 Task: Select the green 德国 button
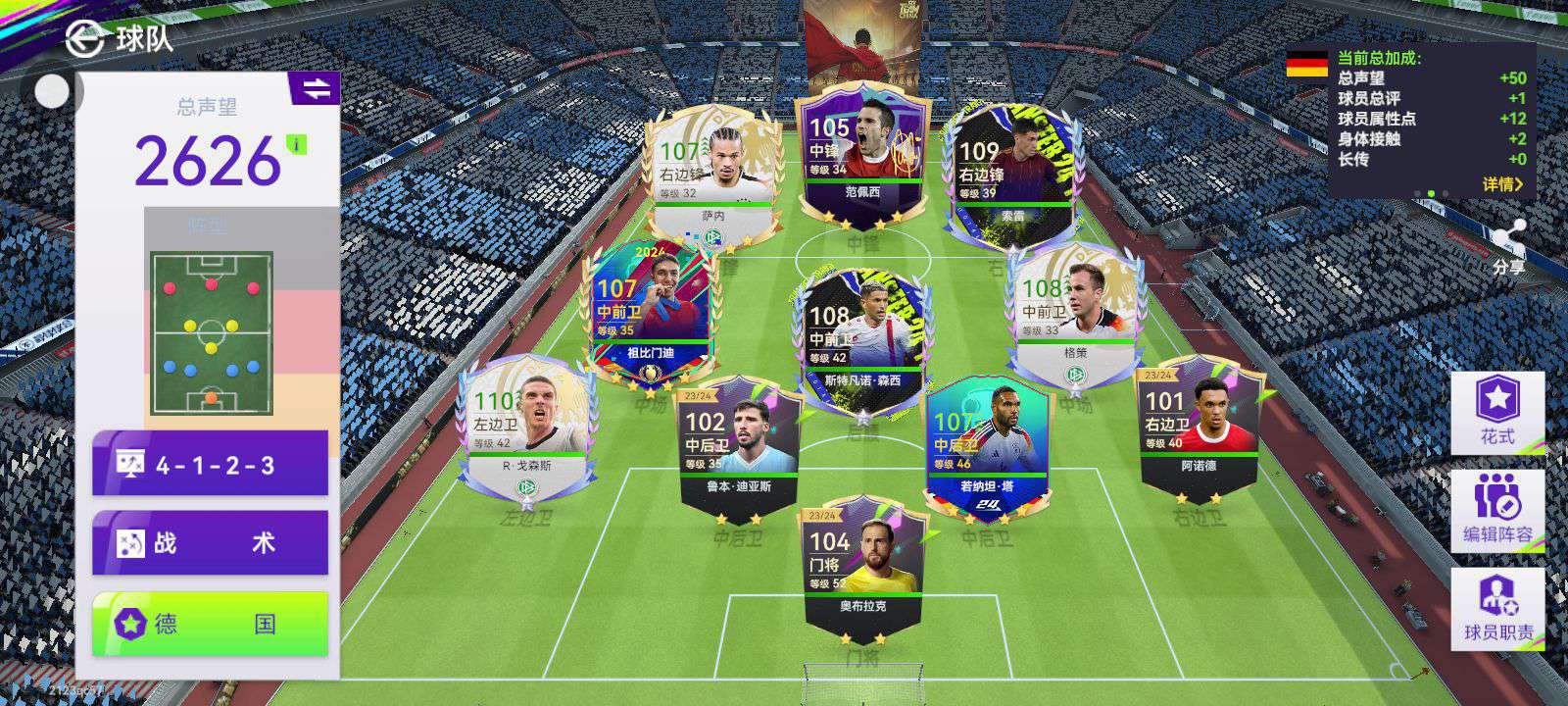pos(210,624)
